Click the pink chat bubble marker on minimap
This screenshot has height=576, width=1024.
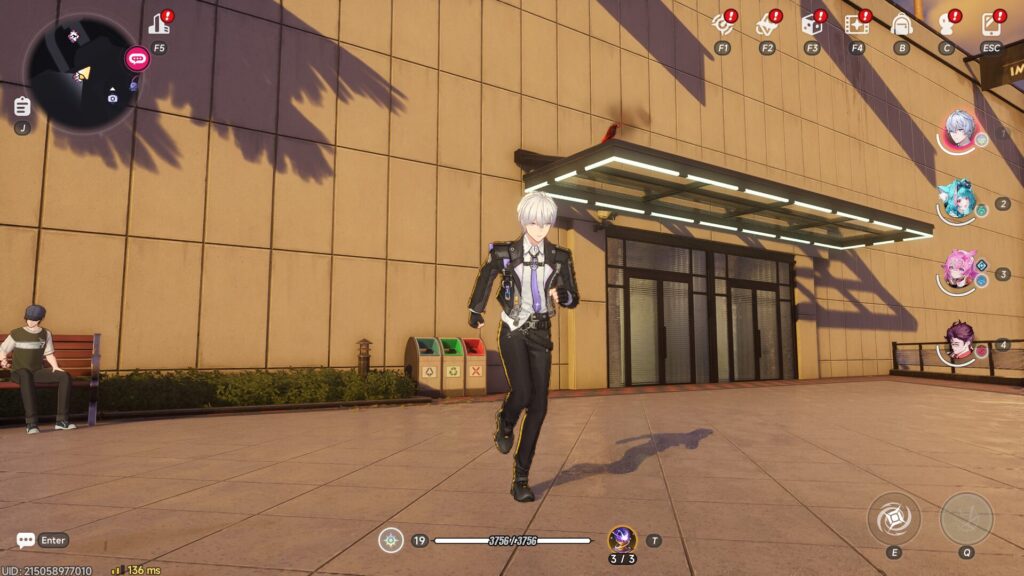coord(136,58)
